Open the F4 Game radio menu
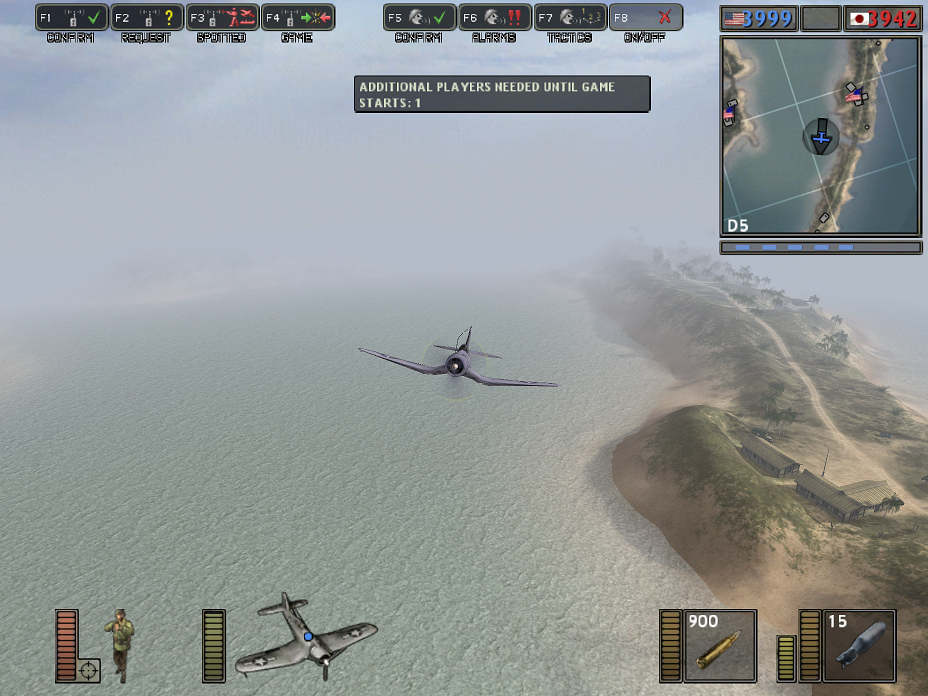Viewport: 928px width, 696px height. click(x=298, y=18)
